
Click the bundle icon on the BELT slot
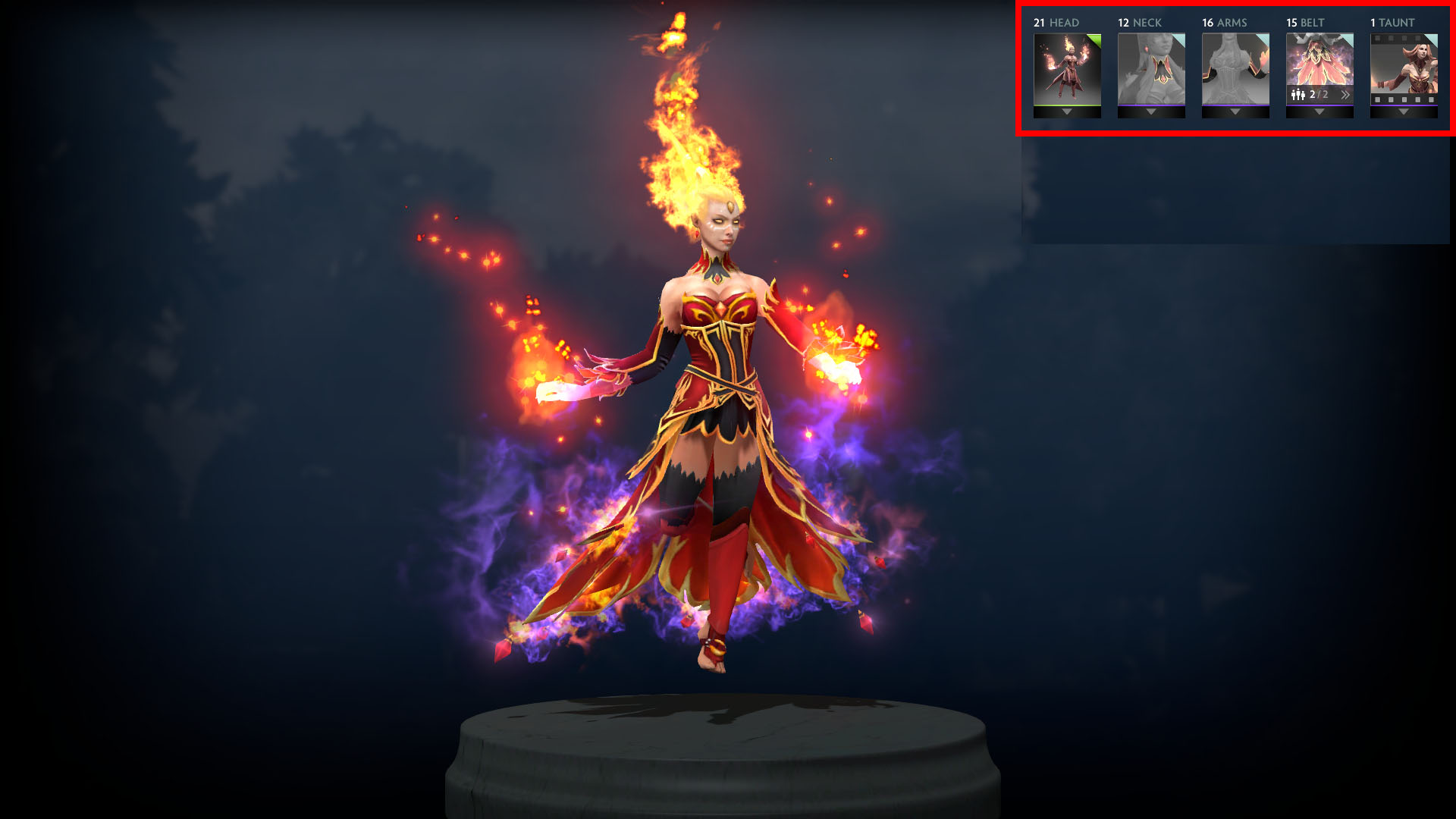coord(1298,94)
